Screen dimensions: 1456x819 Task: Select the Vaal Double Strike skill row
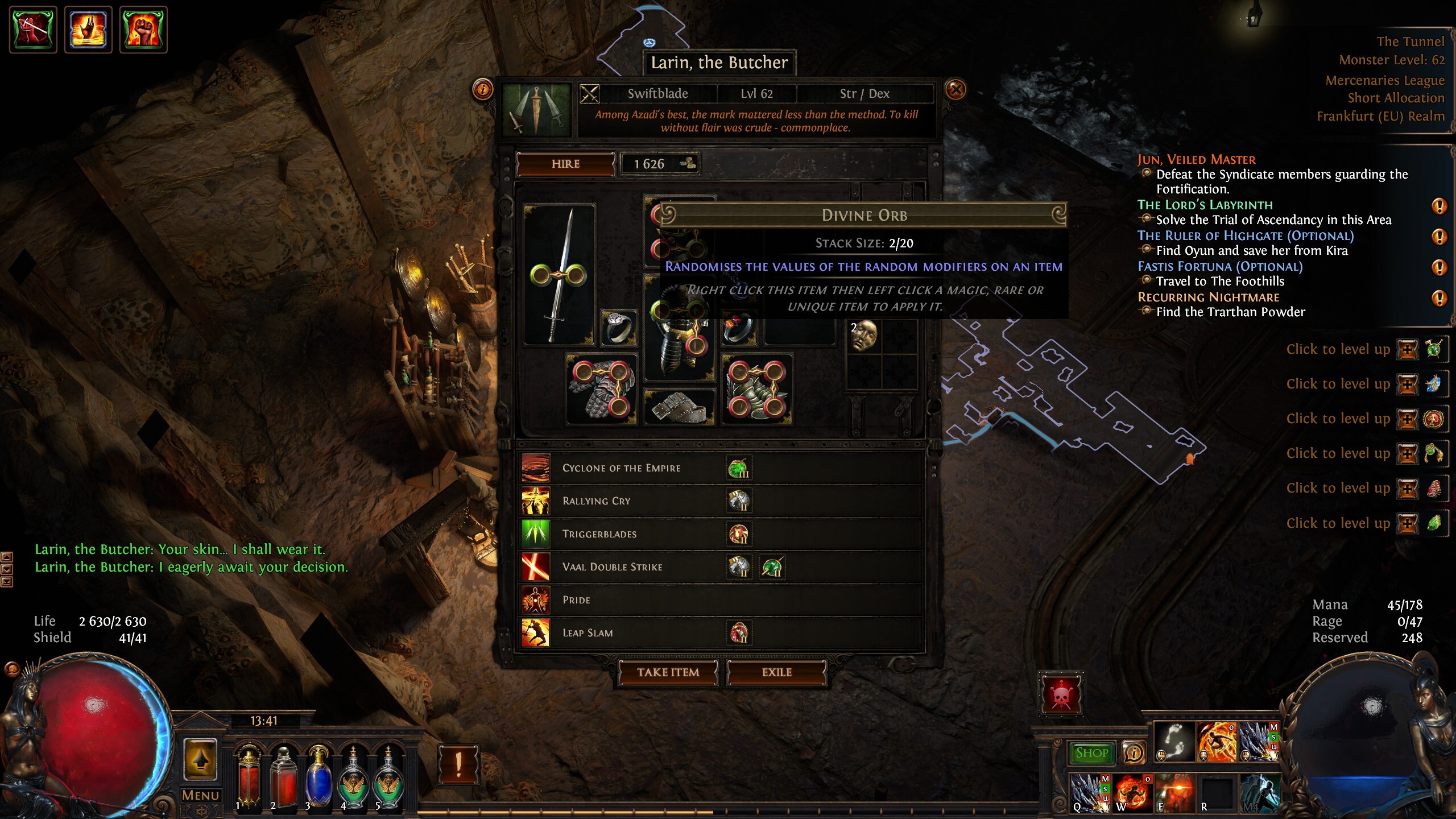coord(612,567)
